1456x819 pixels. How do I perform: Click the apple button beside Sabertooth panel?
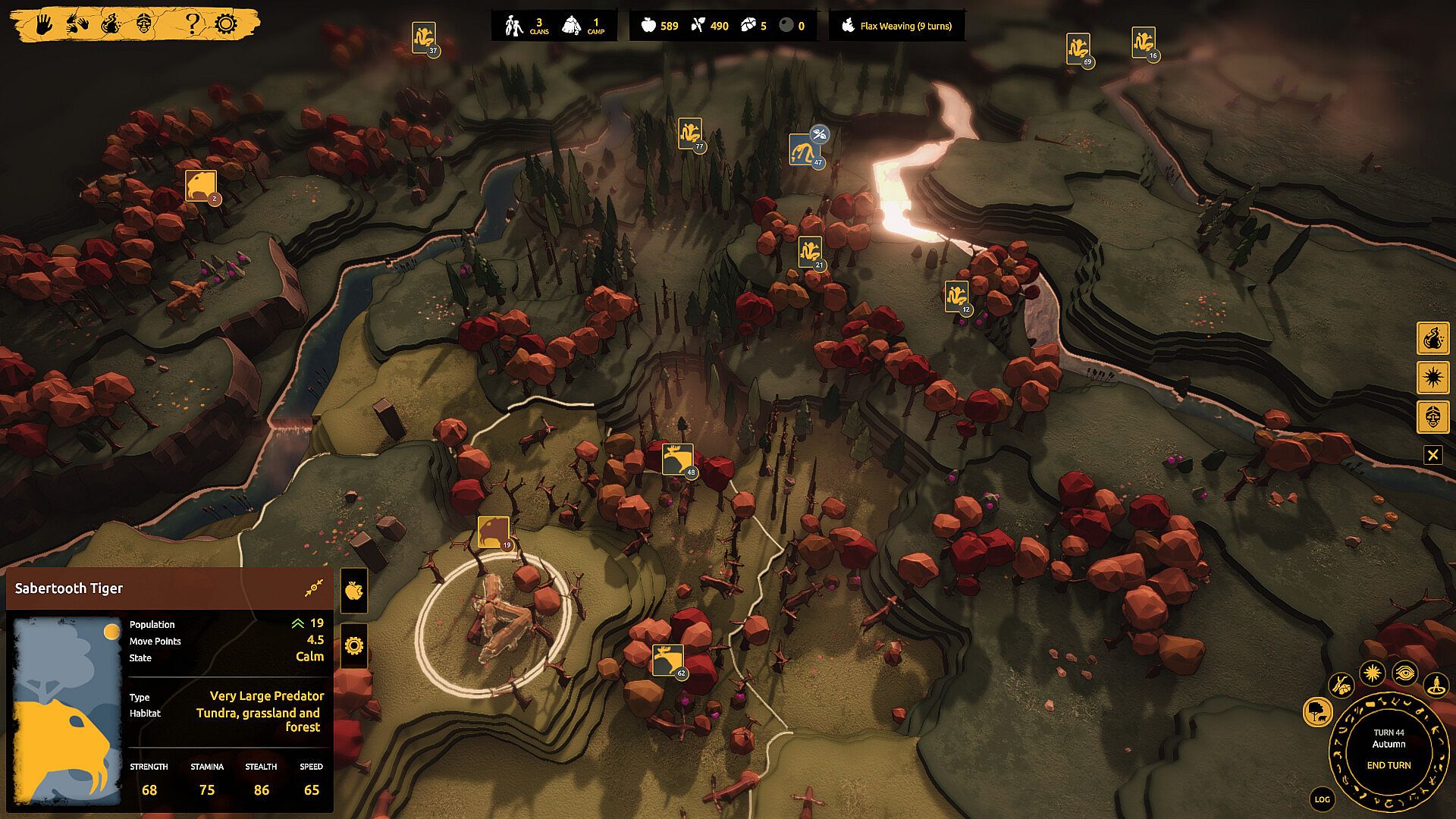coord(353,591)
